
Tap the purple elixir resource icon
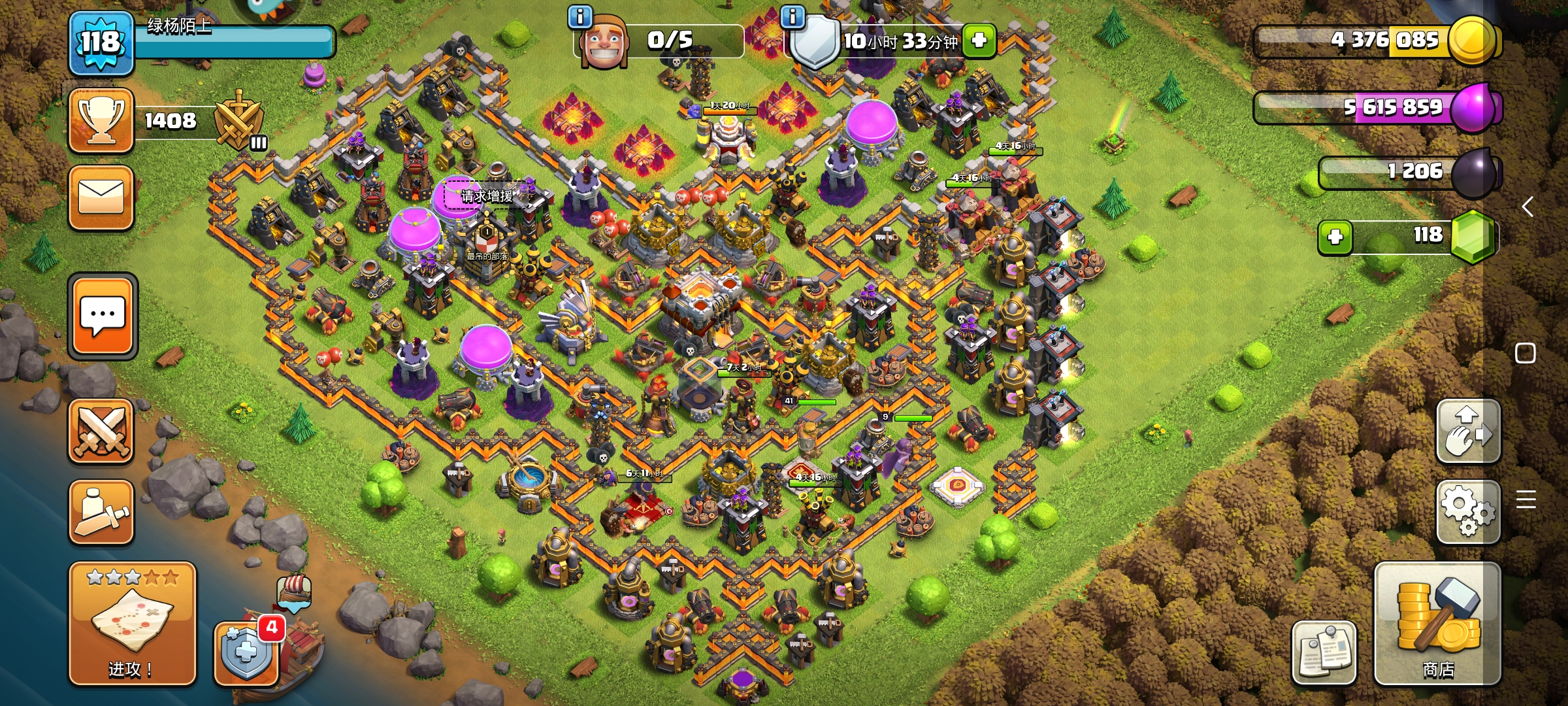pos(1475,108)
